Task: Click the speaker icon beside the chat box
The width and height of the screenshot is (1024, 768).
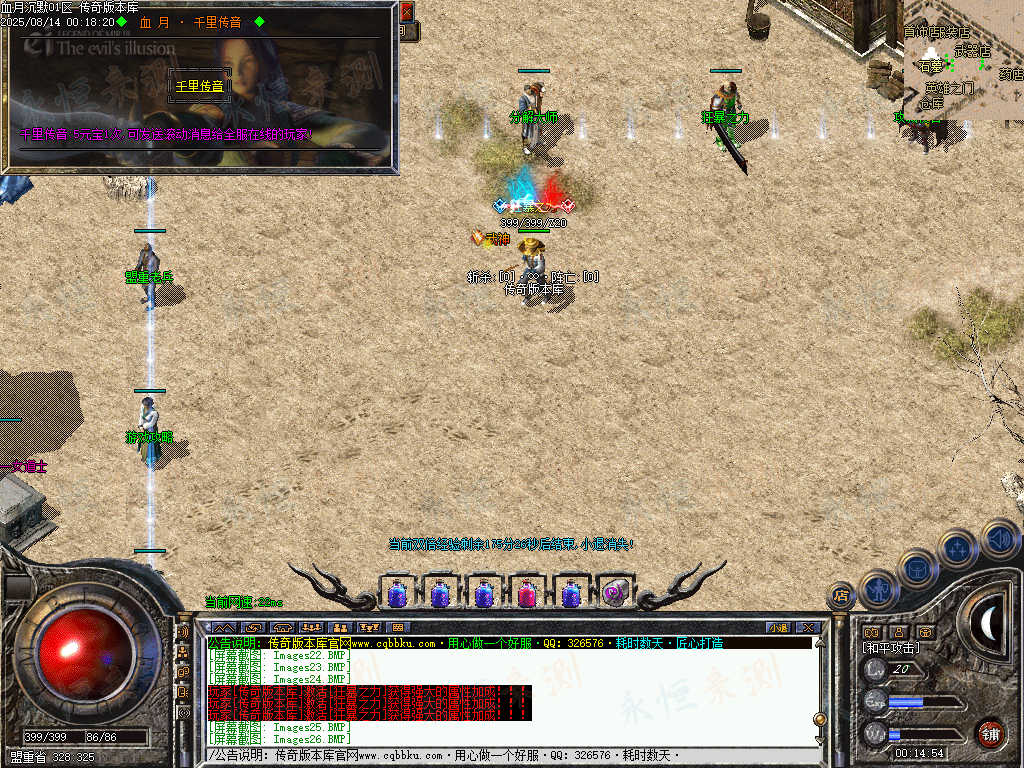Action: 184,633
